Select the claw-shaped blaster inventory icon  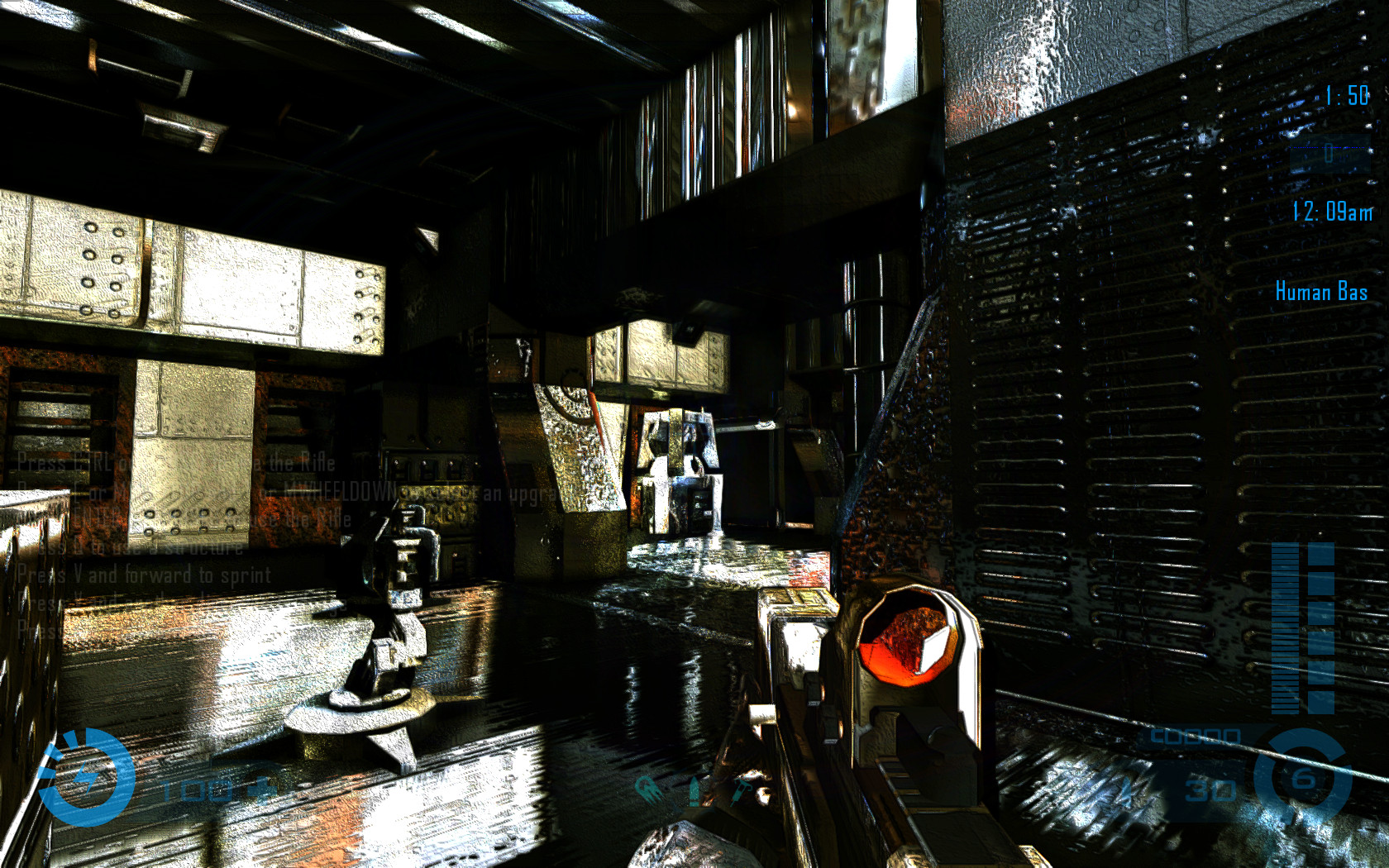[x=647, y=788]
